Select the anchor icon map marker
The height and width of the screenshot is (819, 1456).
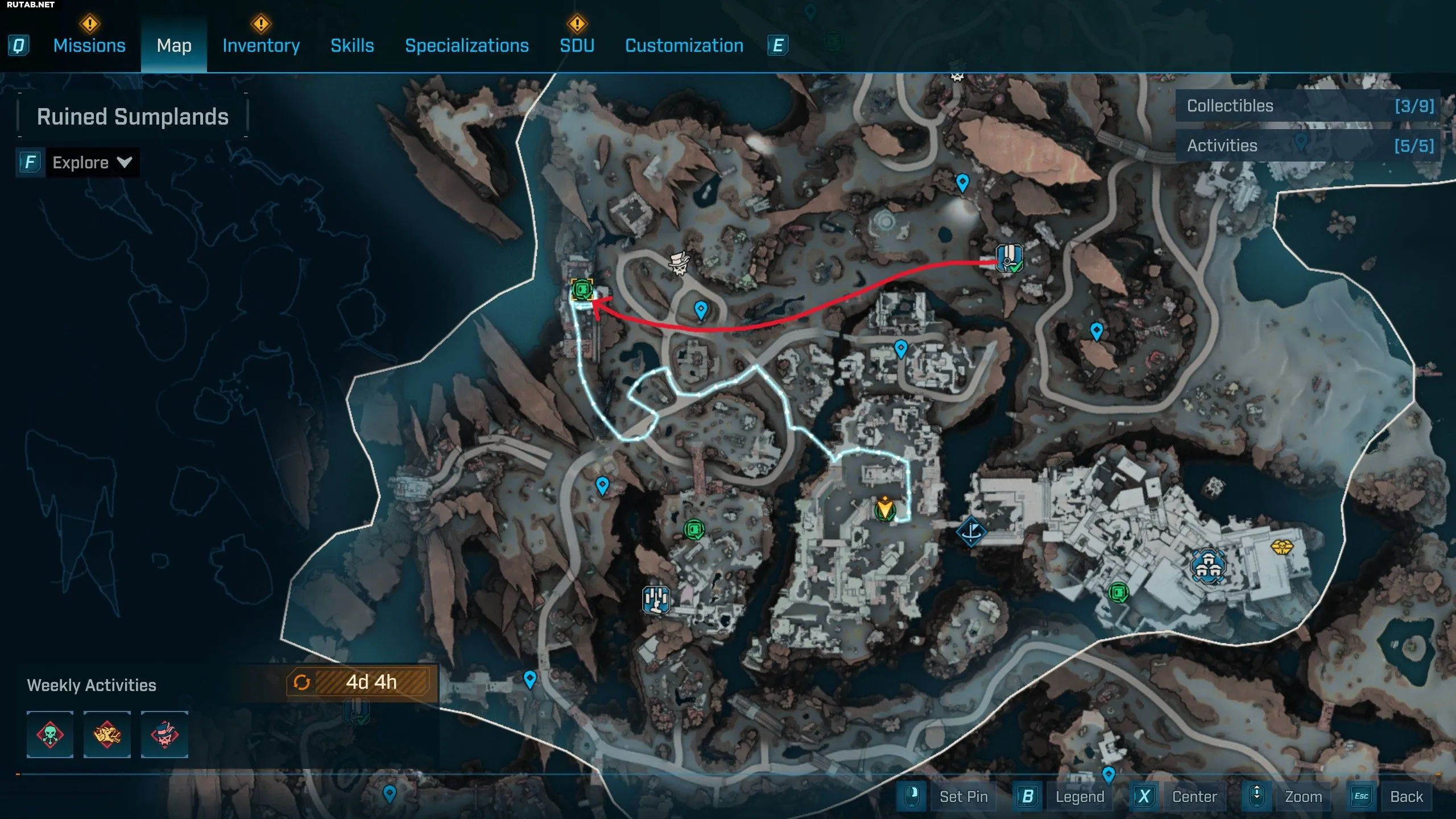971,531
